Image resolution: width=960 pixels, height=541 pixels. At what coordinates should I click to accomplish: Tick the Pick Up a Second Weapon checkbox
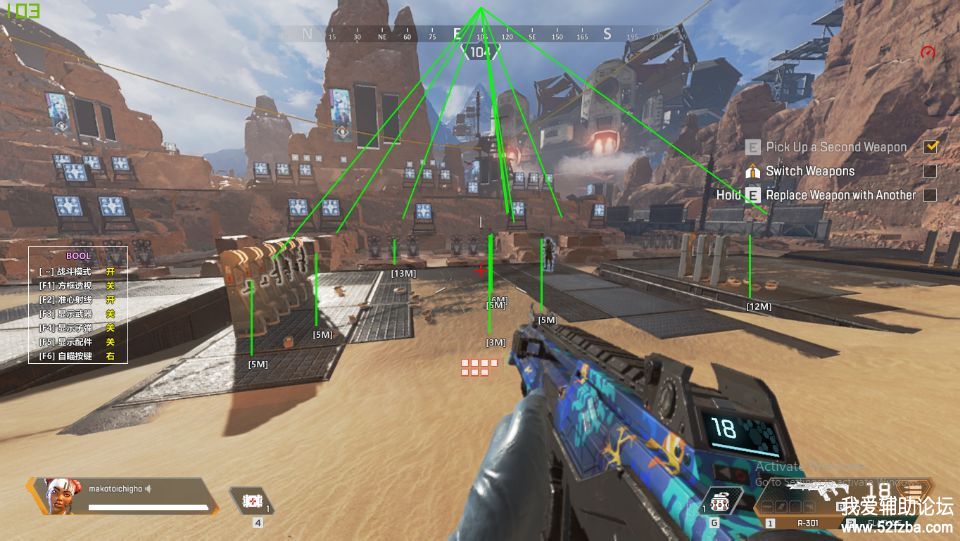pyautogui.click(x=931, y=146)
